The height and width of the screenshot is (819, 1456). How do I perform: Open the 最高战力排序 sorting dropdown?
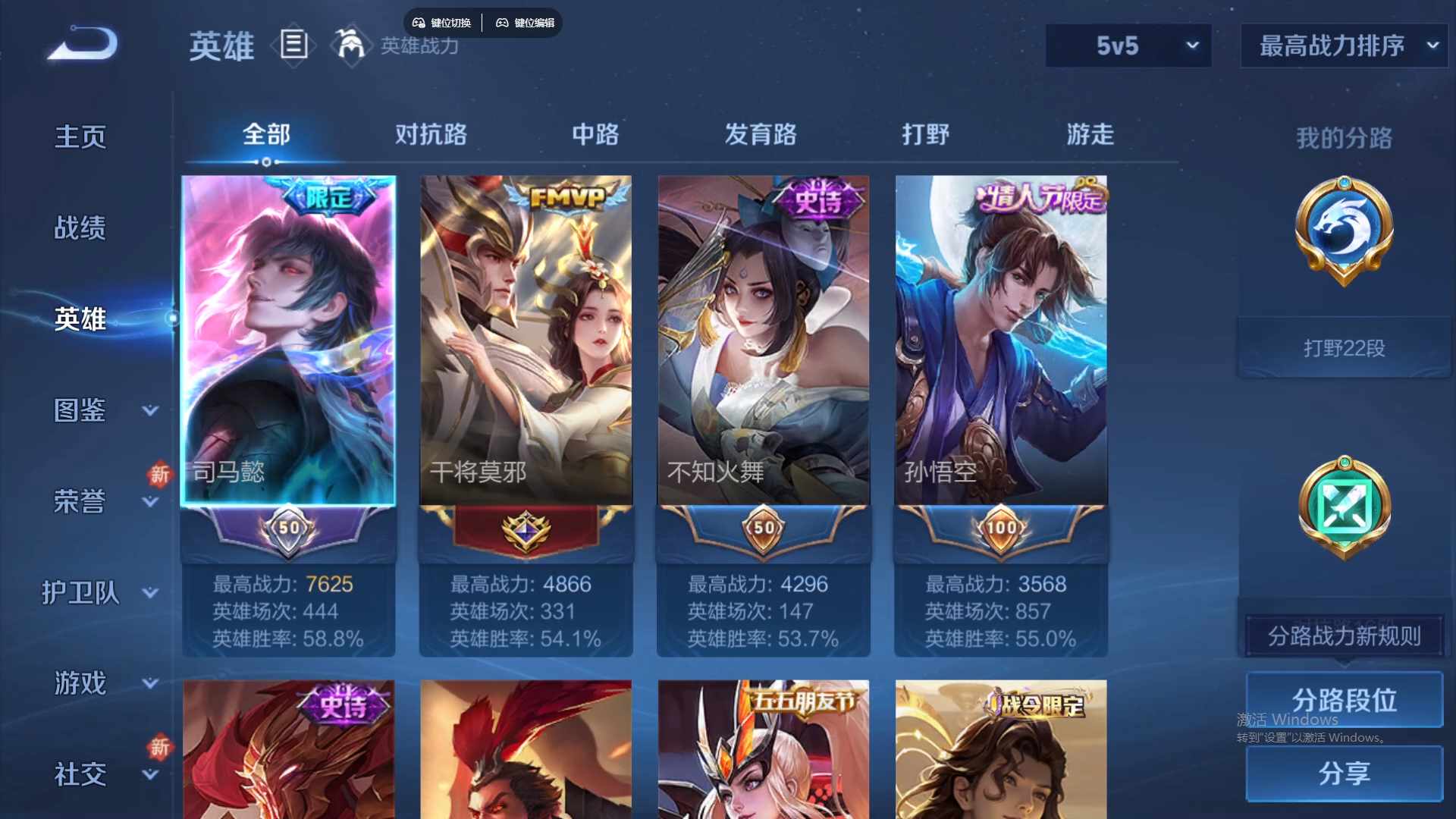pyautogui.click(x=1342, y=45)
